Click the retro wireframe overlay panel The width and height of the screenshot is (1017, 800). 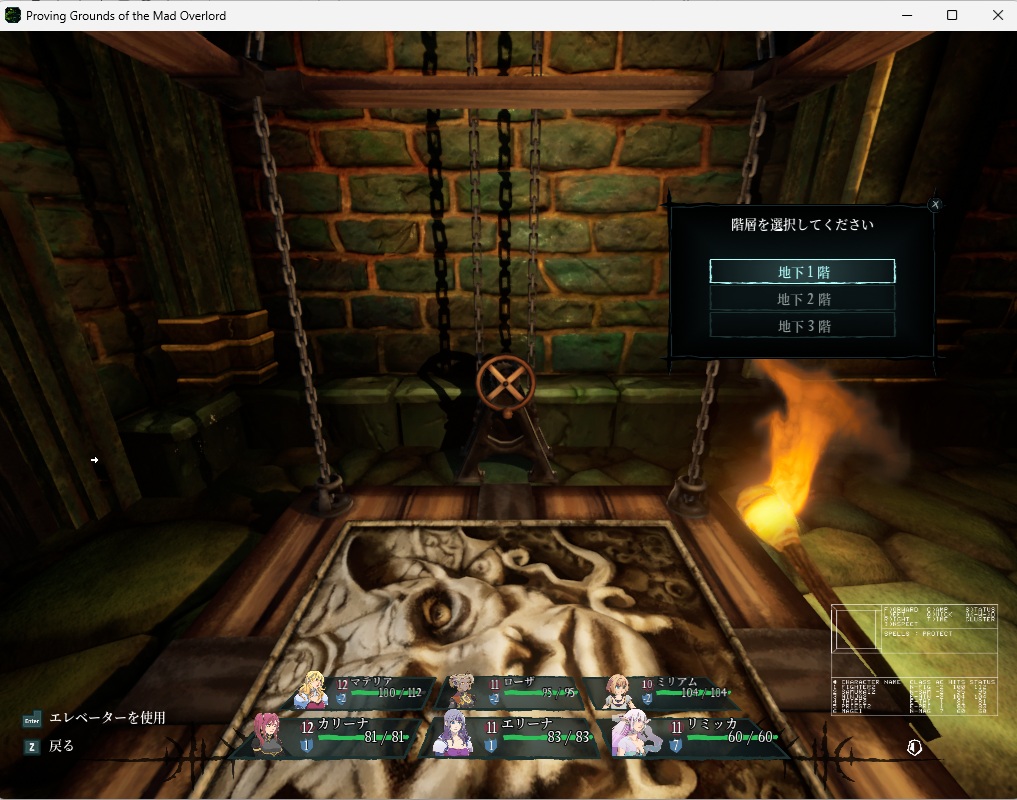(915, 660)
